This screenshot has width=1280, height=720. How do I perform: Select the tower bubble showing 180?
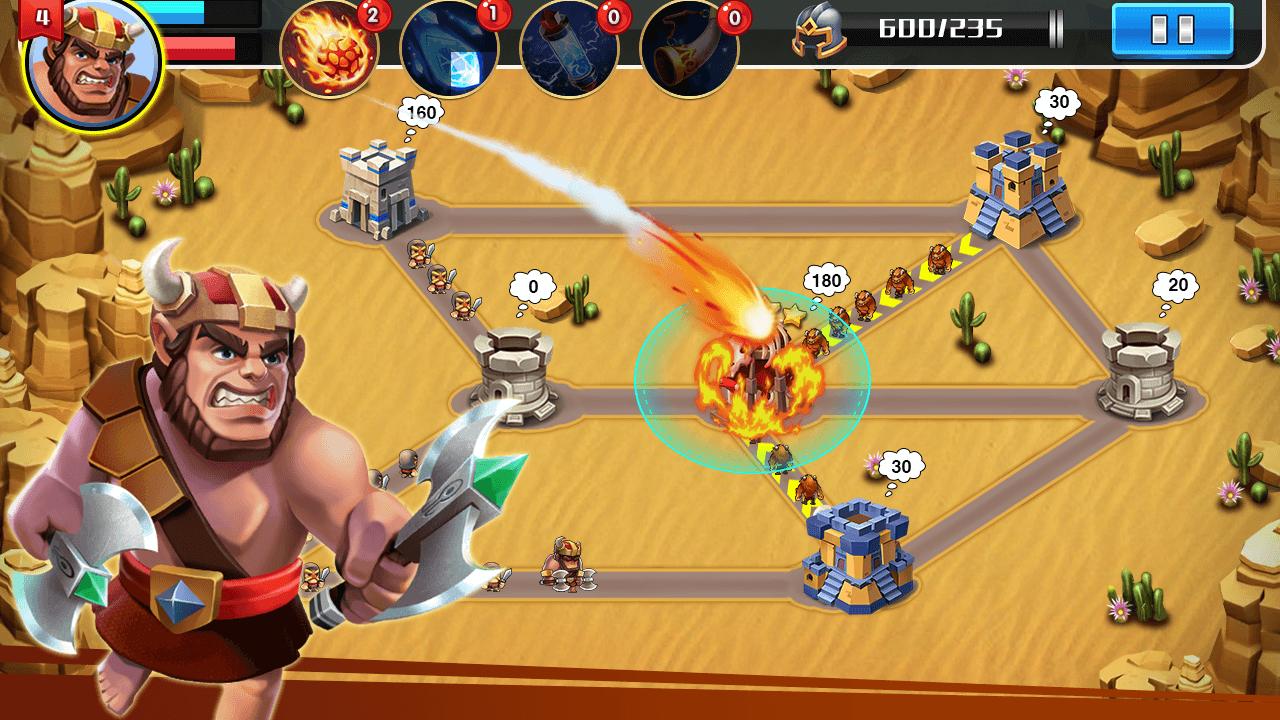point(826,281)
